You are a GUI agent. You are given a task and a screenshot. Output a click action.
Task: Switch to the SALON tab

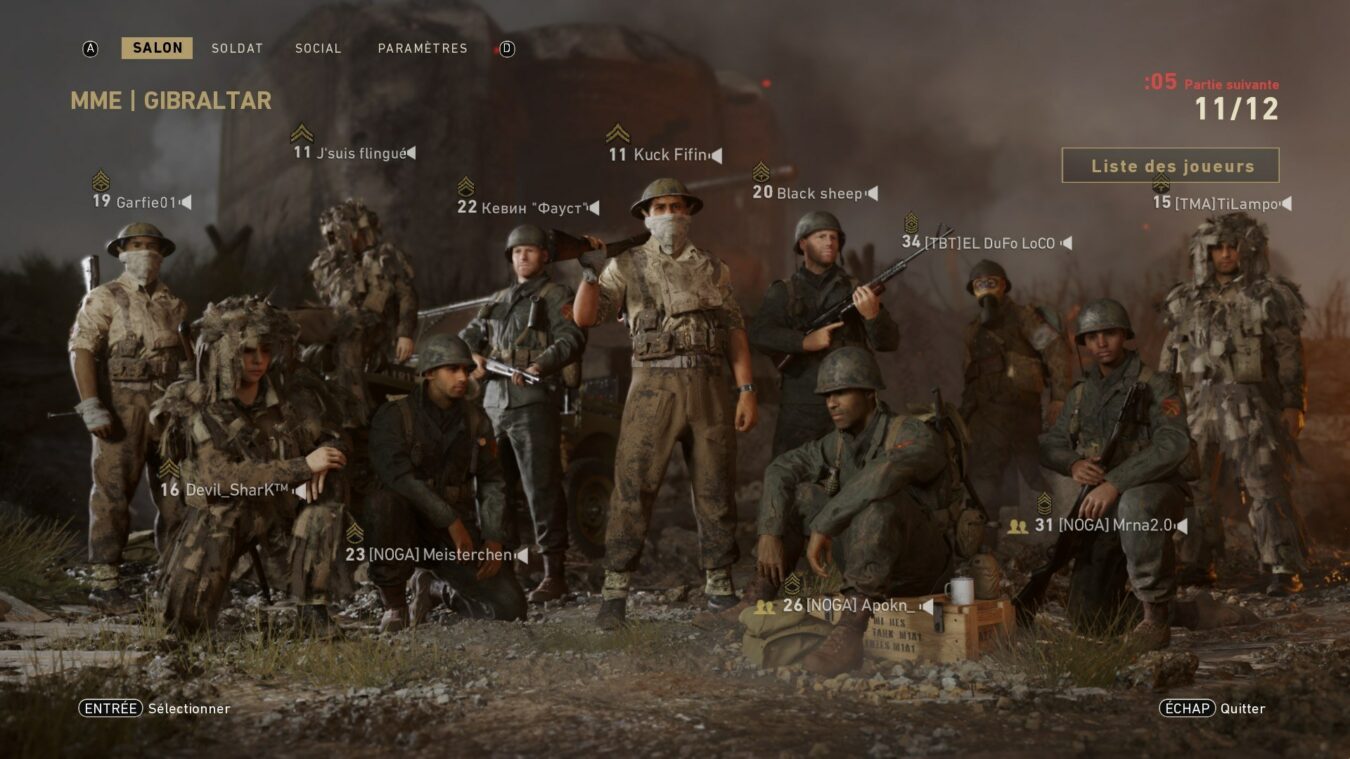(157, 48)
